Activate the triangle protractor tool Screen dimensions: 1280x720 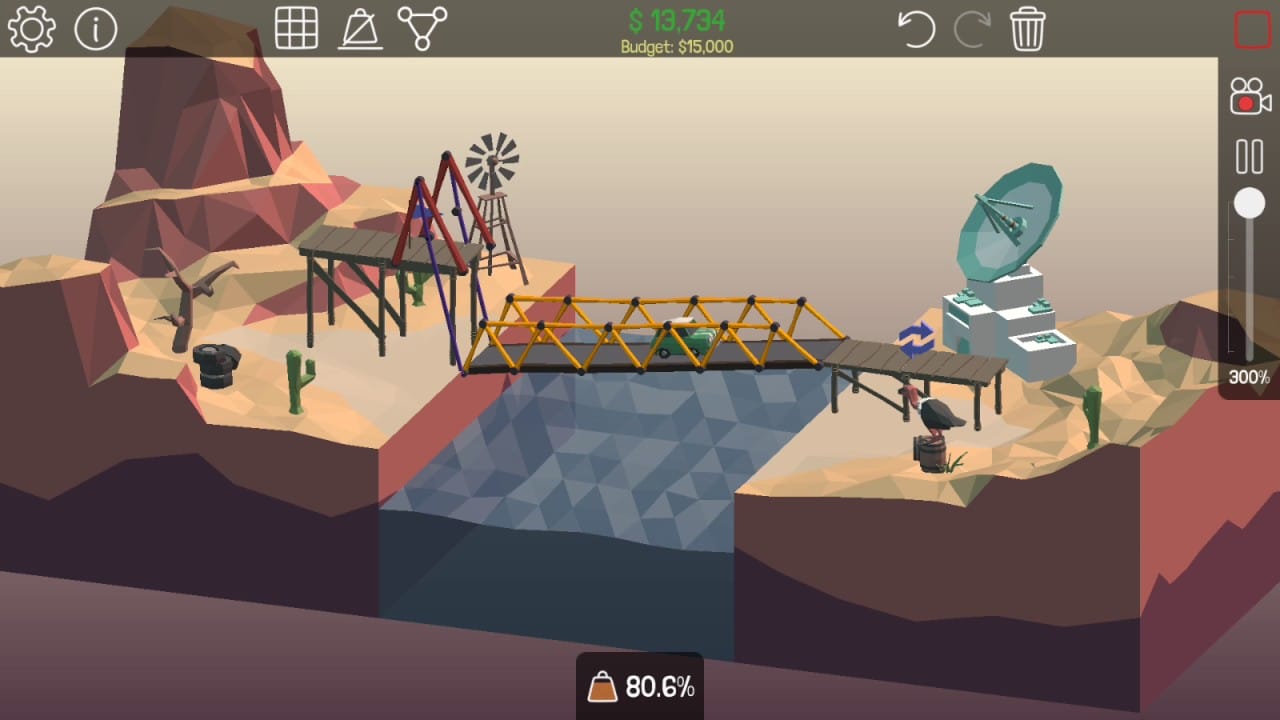360,29
